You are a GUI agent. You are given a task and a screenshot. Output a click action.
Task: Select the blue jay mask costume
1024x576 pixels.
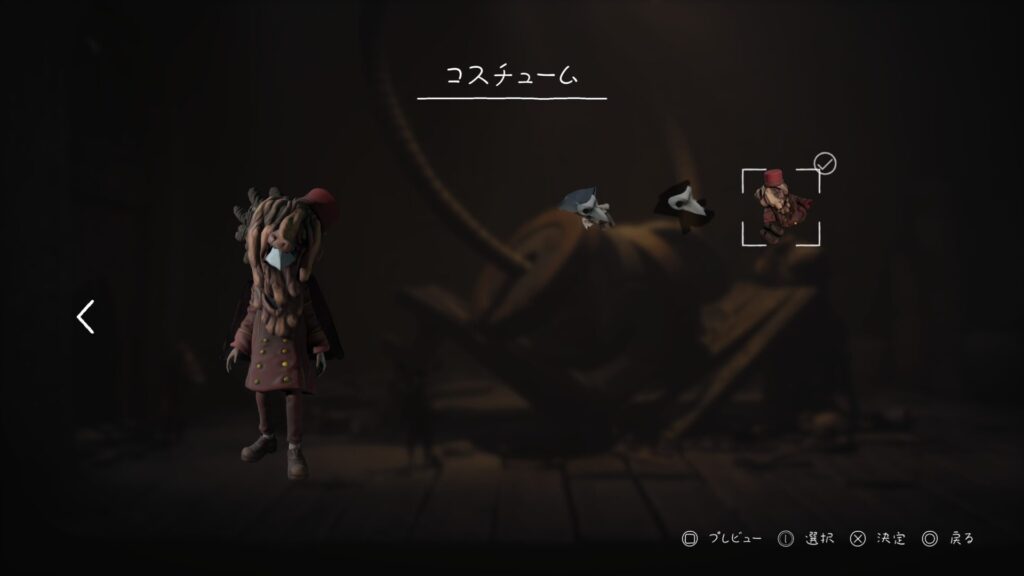click(586, 207)
